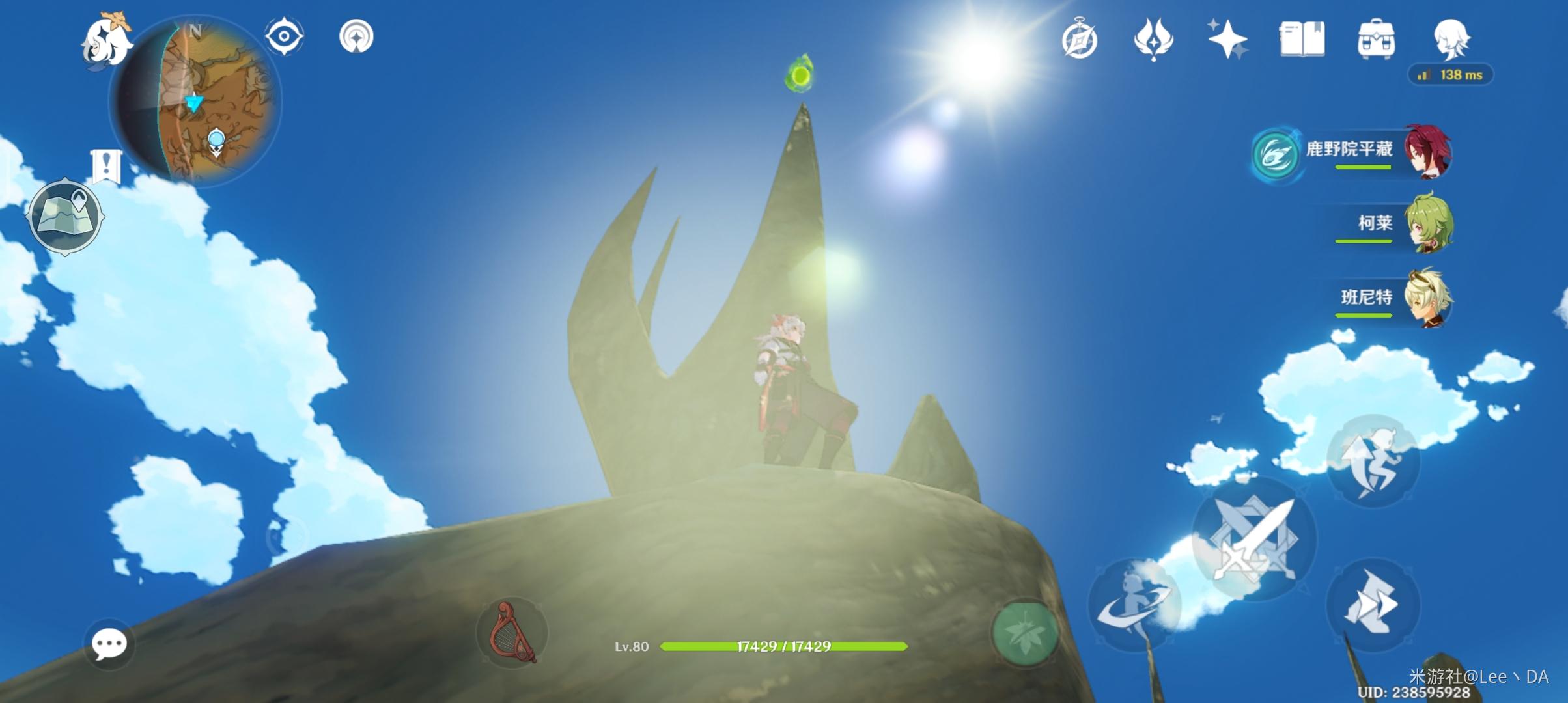Open the quest exclamation marker icon
This screenshot has height=703, width=1568.
tap(106, 165)
